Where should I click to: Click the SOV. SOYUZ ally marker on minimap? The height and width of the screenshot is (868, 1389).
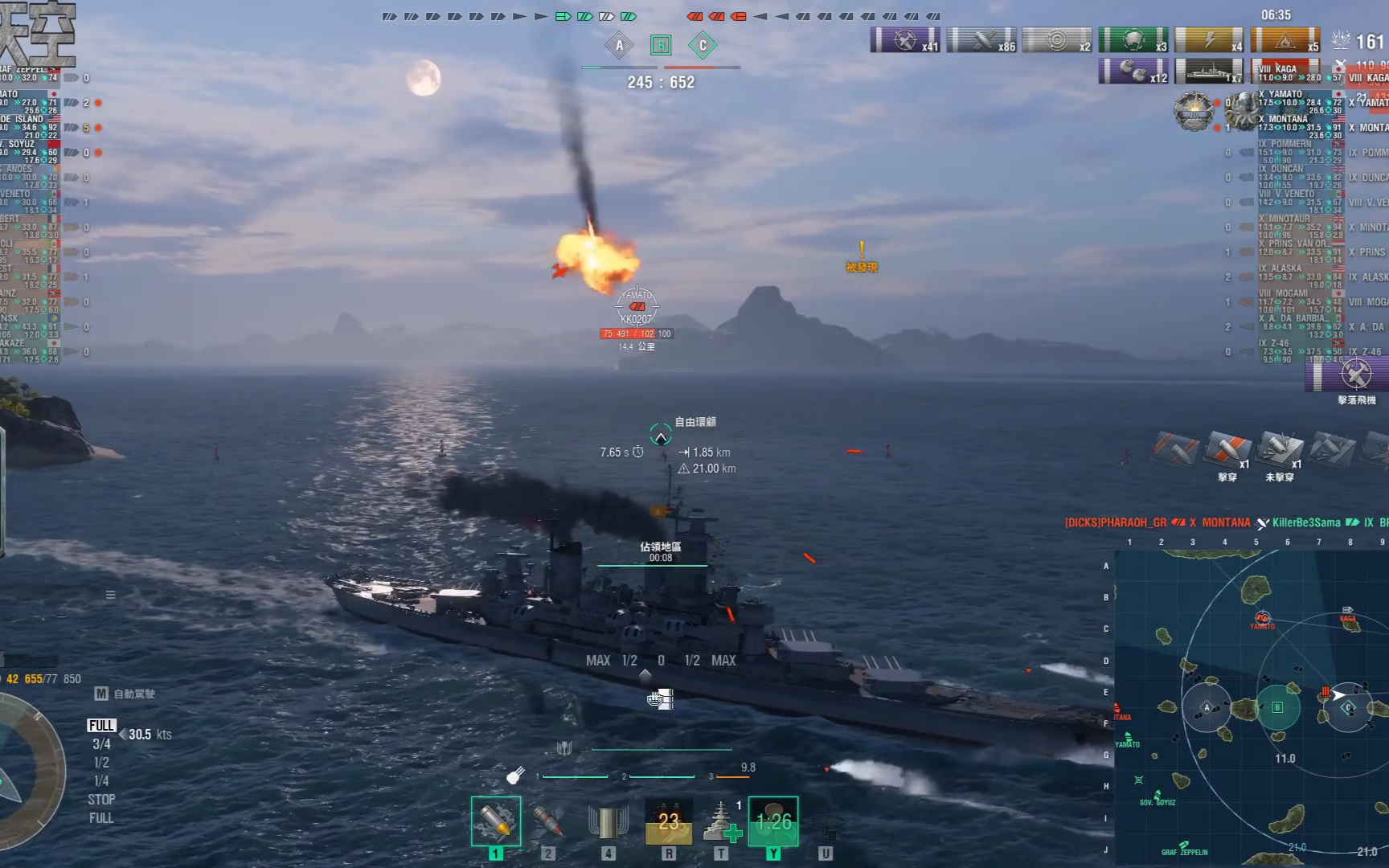pyautogui.click(x=1140, y=780)
